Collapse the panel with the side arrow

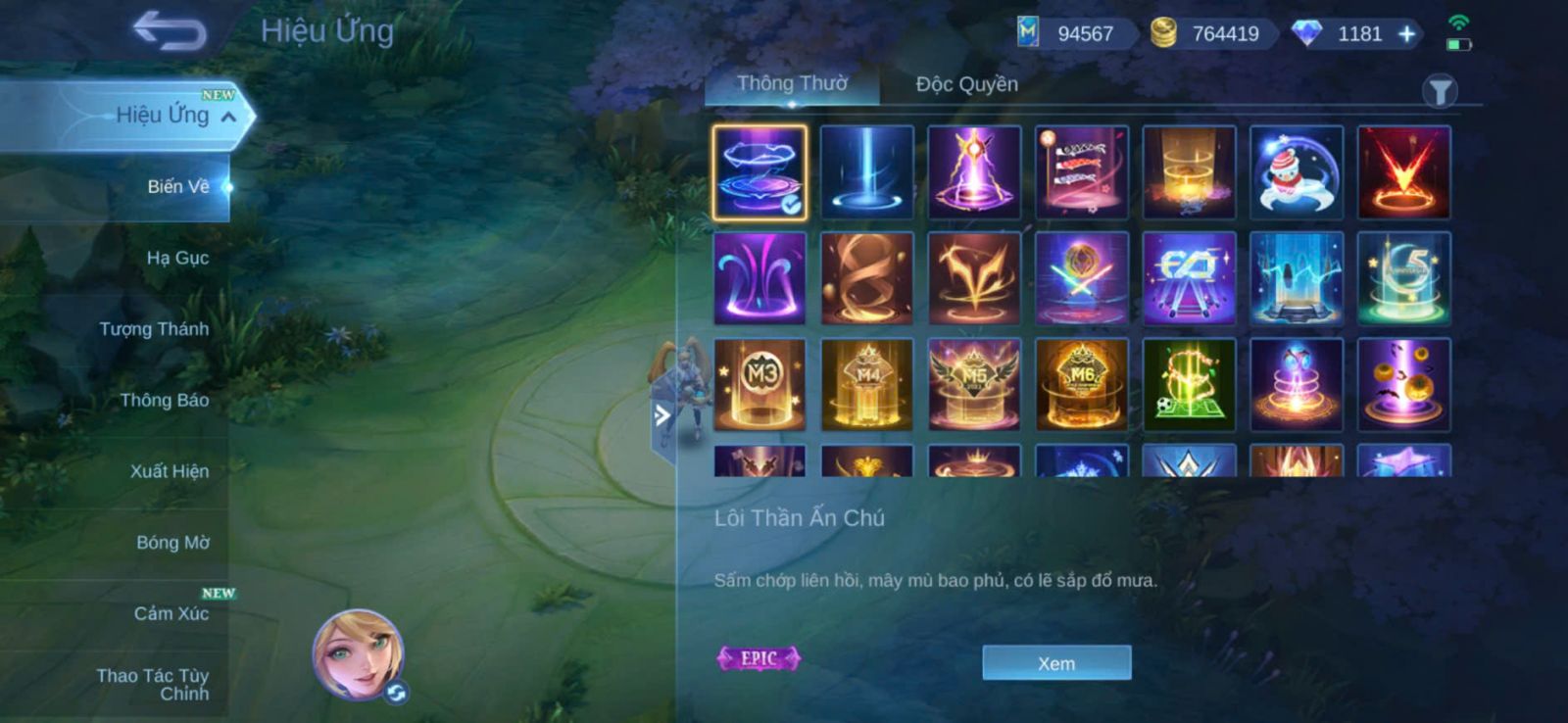click(x=662, y=415)
